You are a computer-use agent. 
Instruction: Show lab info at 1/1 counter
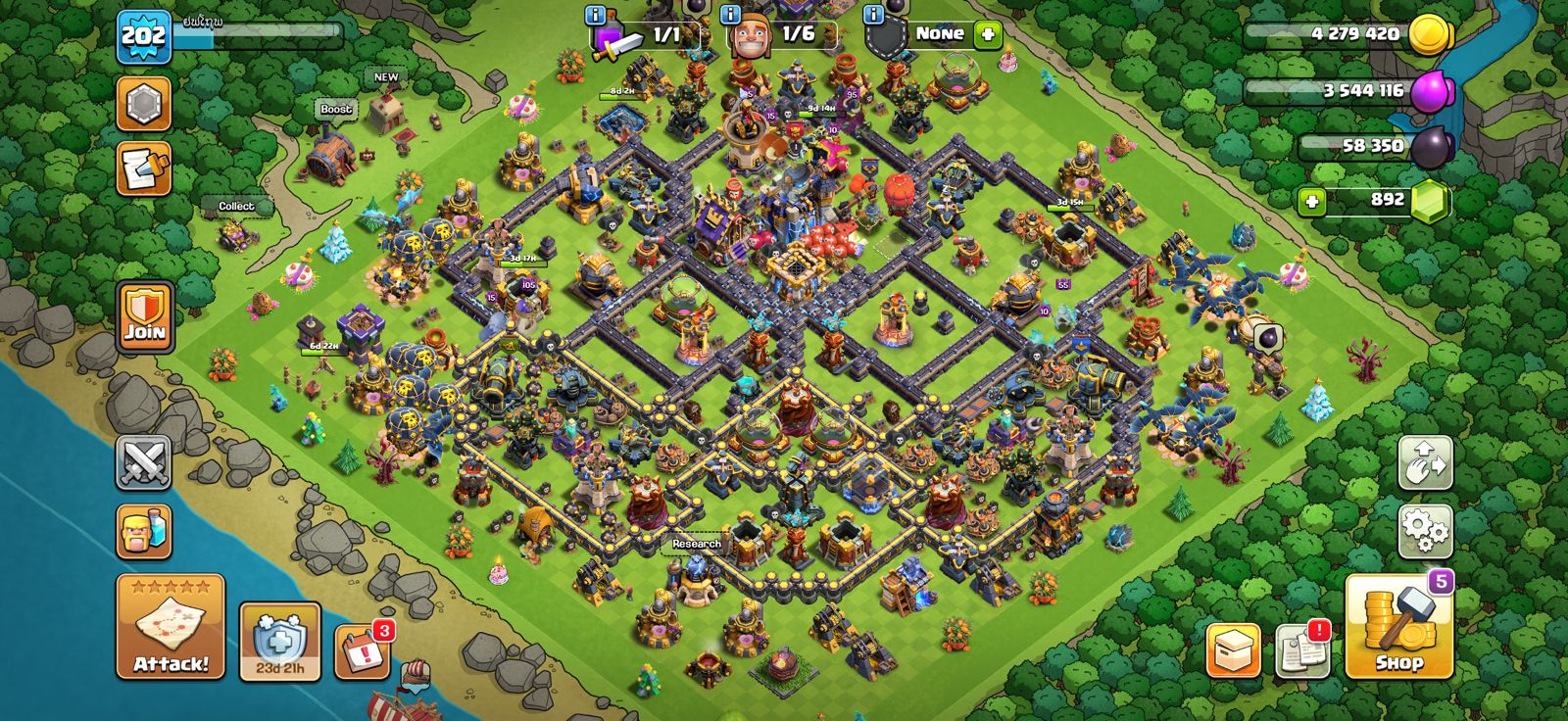(595, 15)
